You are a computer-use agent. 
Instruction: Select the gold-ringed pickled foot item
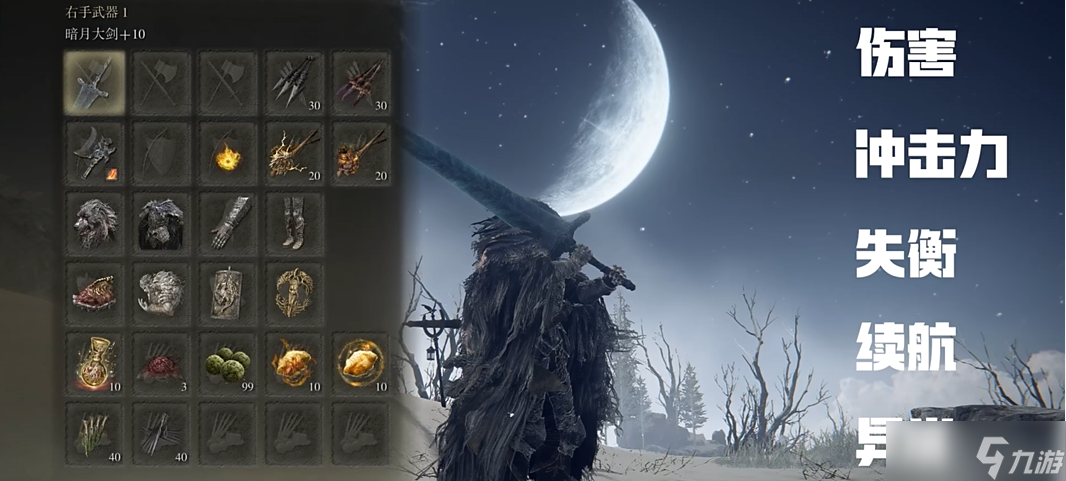pos(360,362)
